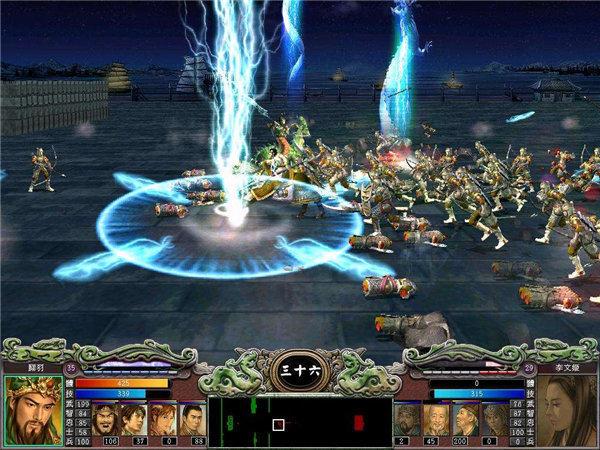
Task: Select white-haired enemy officer with 45 troops
Action: (435, 416)
